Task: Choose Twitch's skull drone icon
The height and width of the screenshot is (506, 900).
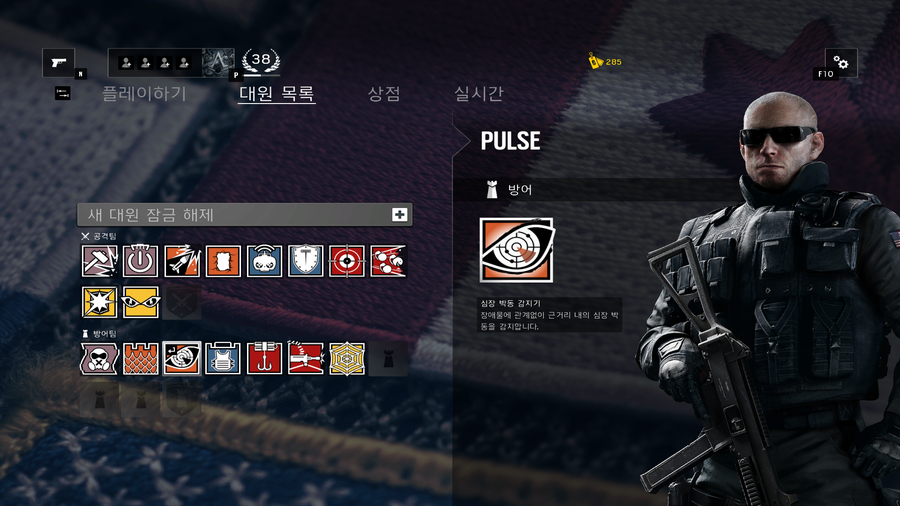Action: 265,261
